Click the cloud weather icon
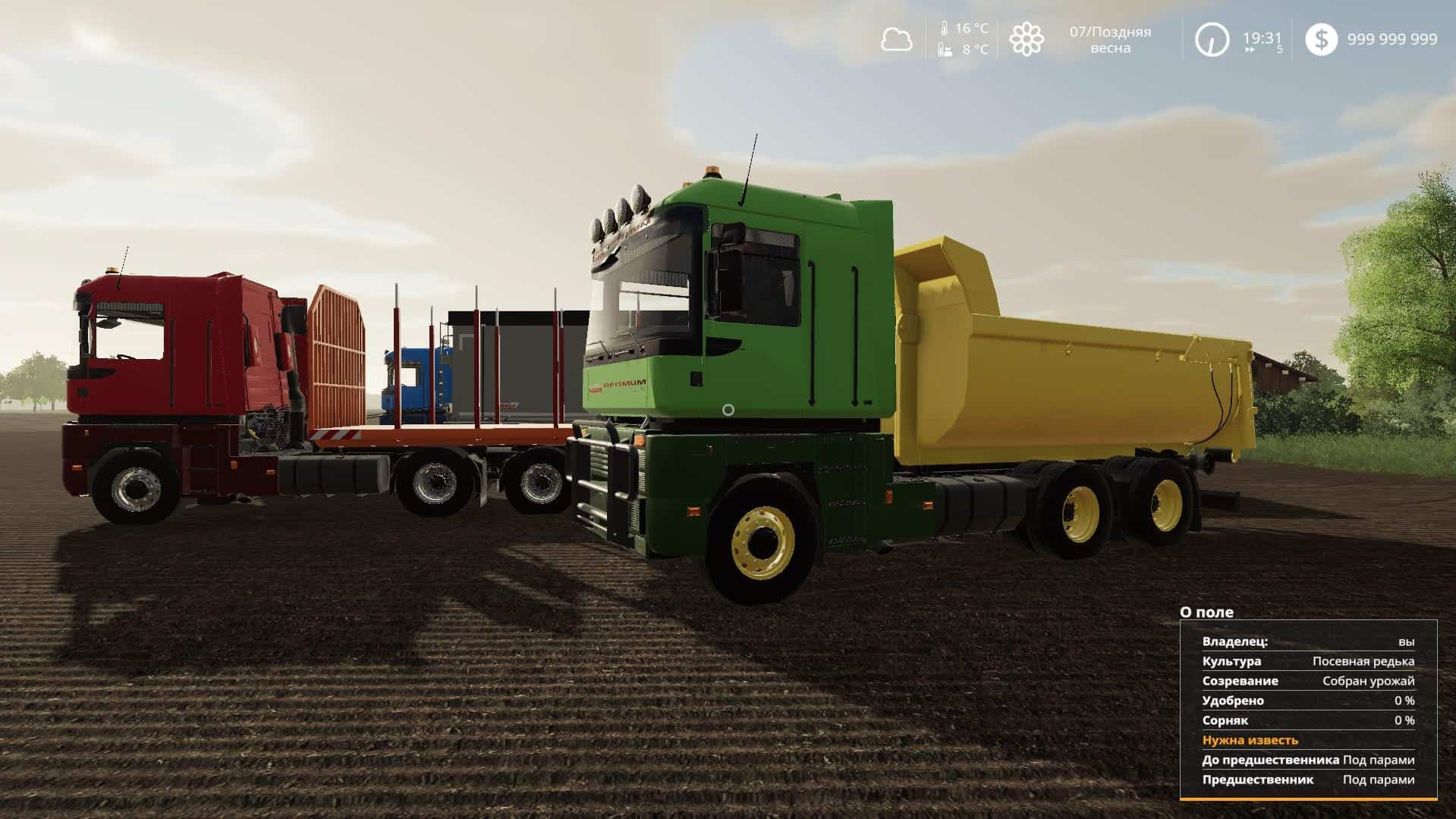Image resolution: width=1456 pixels, height=819 pixels. tap(896, 39)
